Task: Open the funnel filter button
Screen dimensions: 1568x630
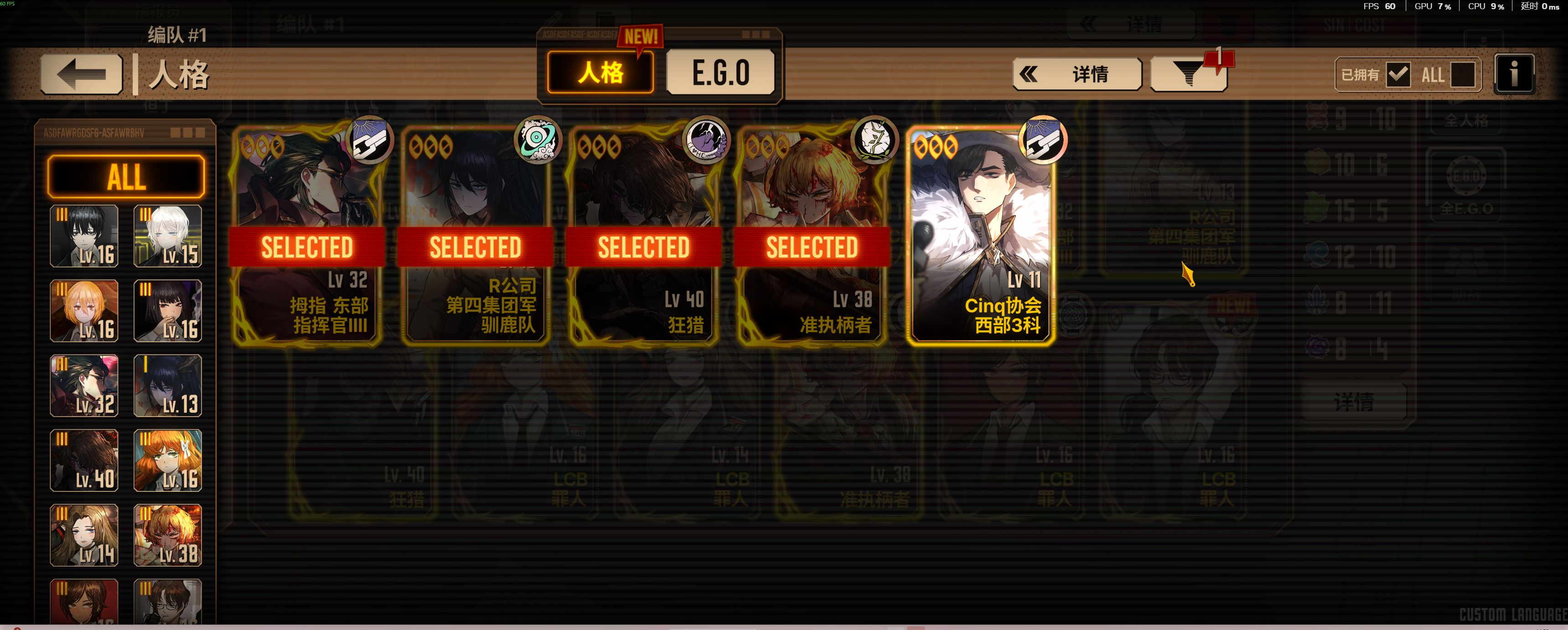Action: [1188, 75]
